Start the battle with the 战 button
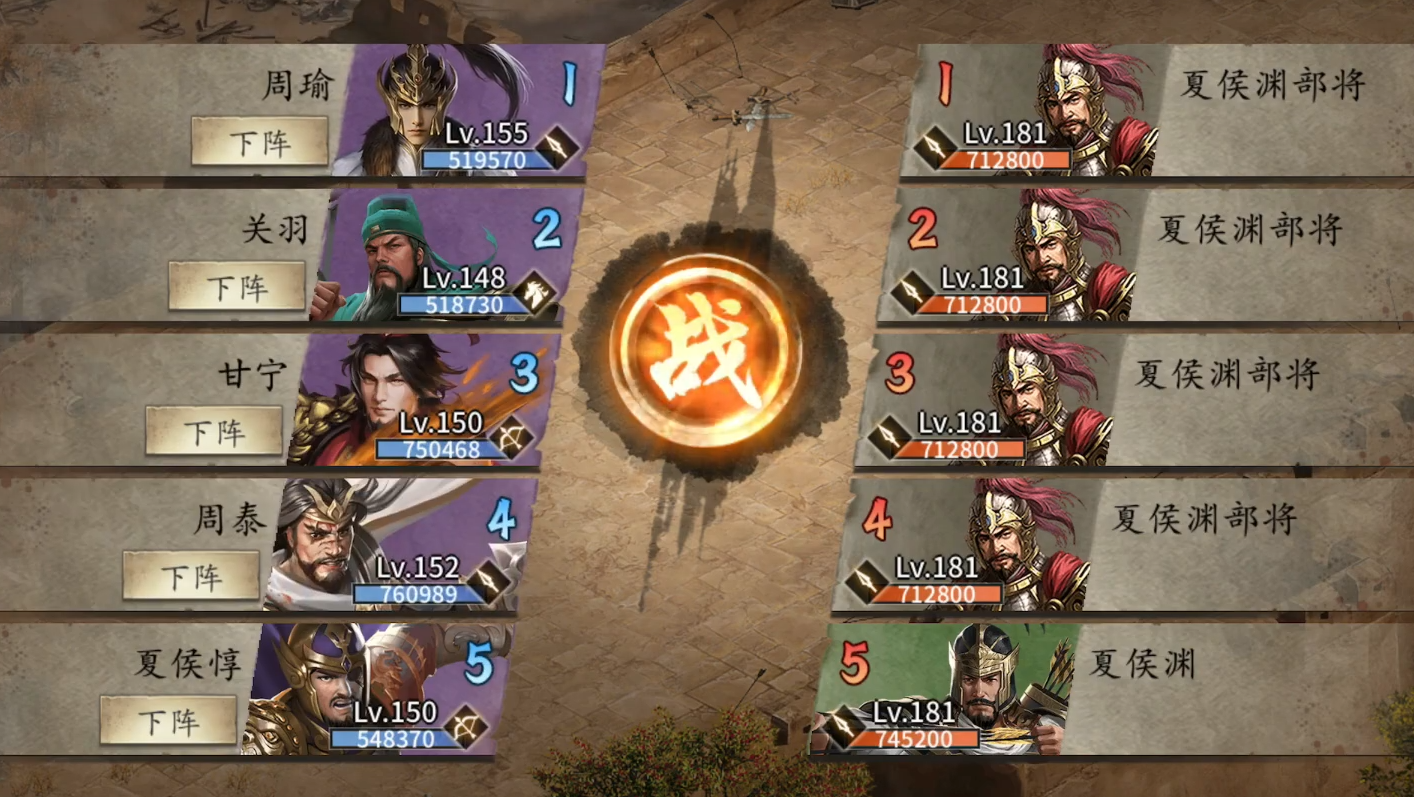This screenshot has width=1414, height=797. point(705,351)
